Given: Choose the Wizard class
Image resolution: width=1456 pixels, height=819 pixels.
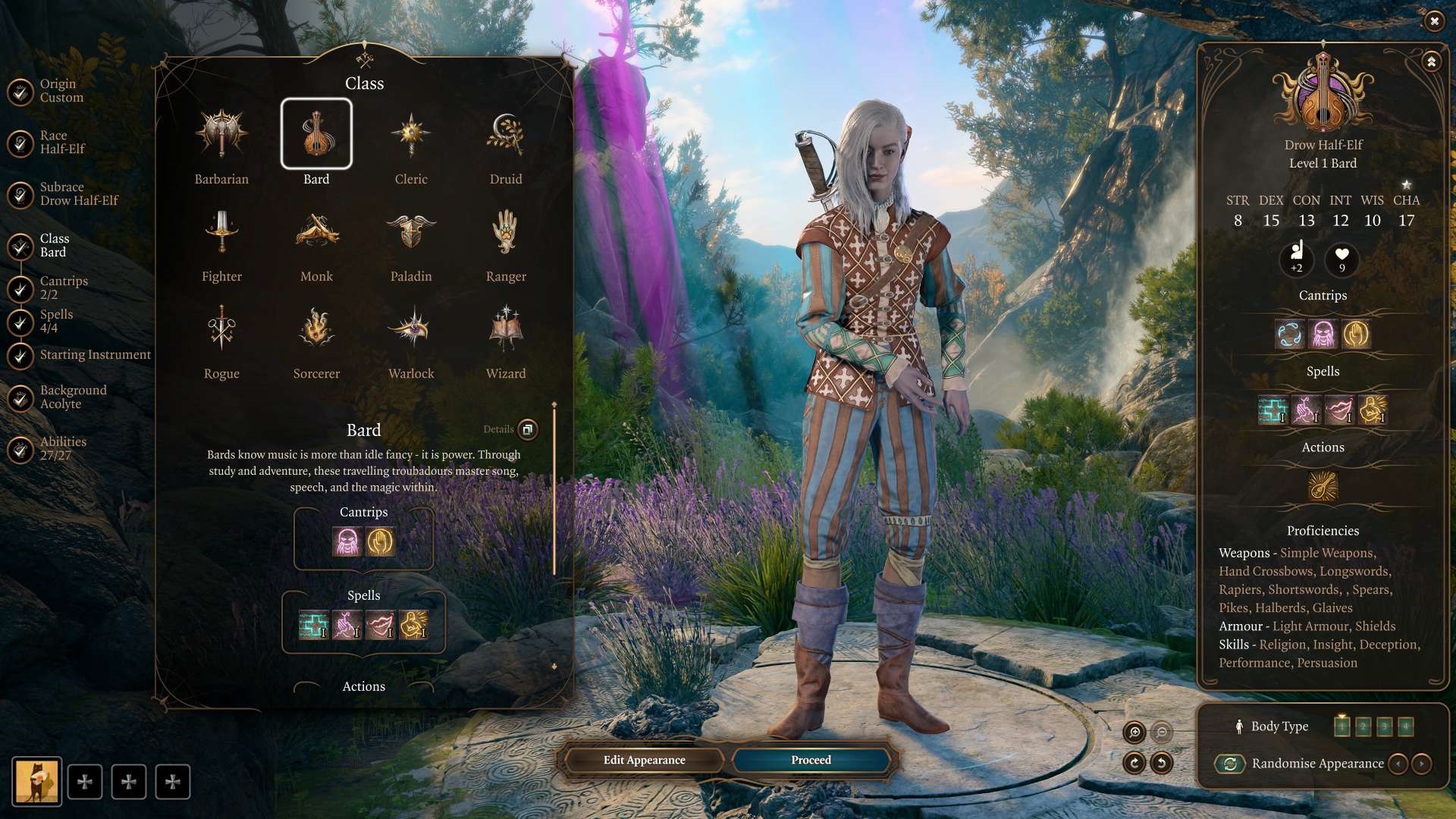Looking at the screenshot, I should 506,329.
